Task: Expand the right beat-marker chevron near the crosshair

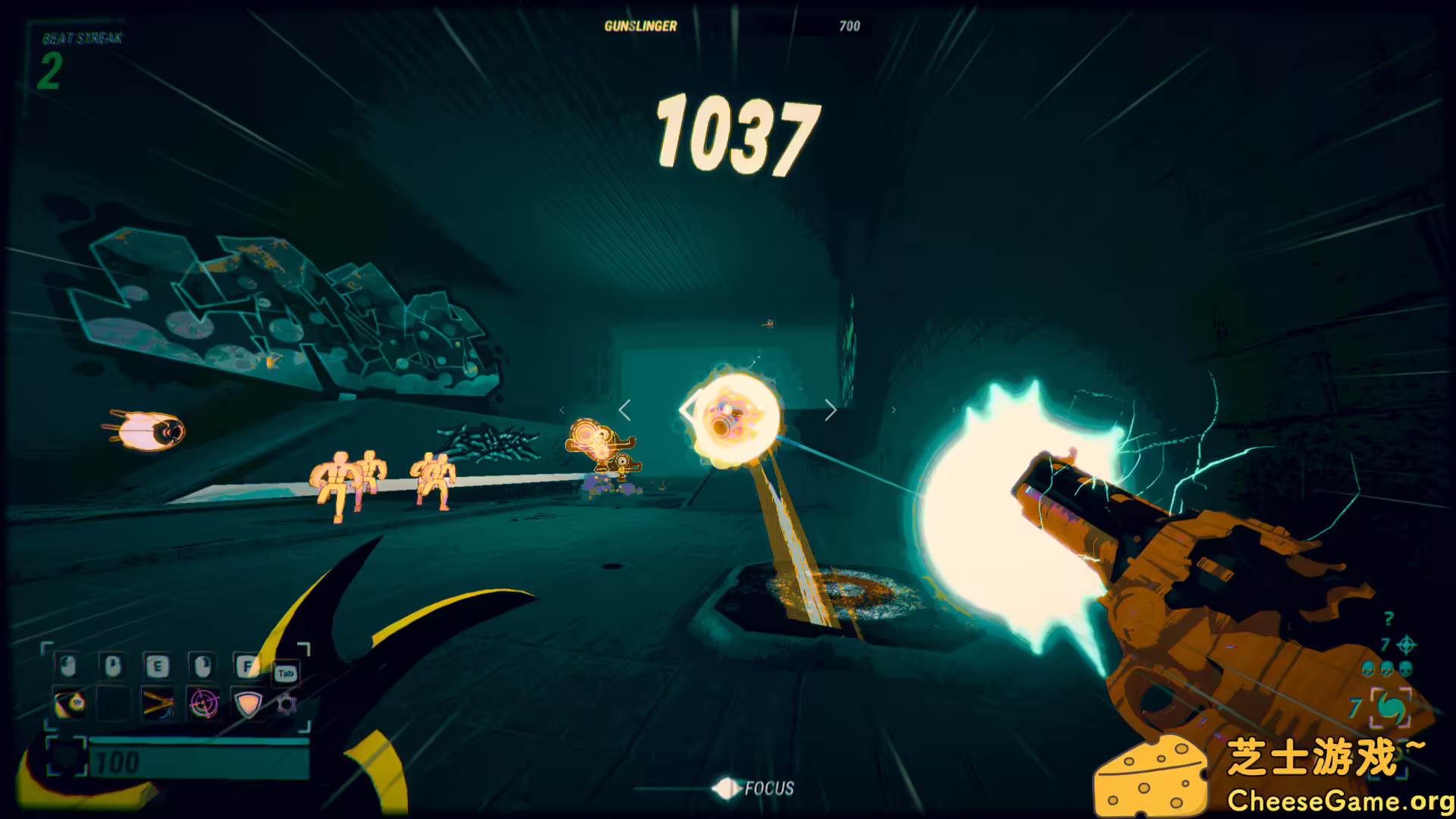Action: click(x=831, y=409)
